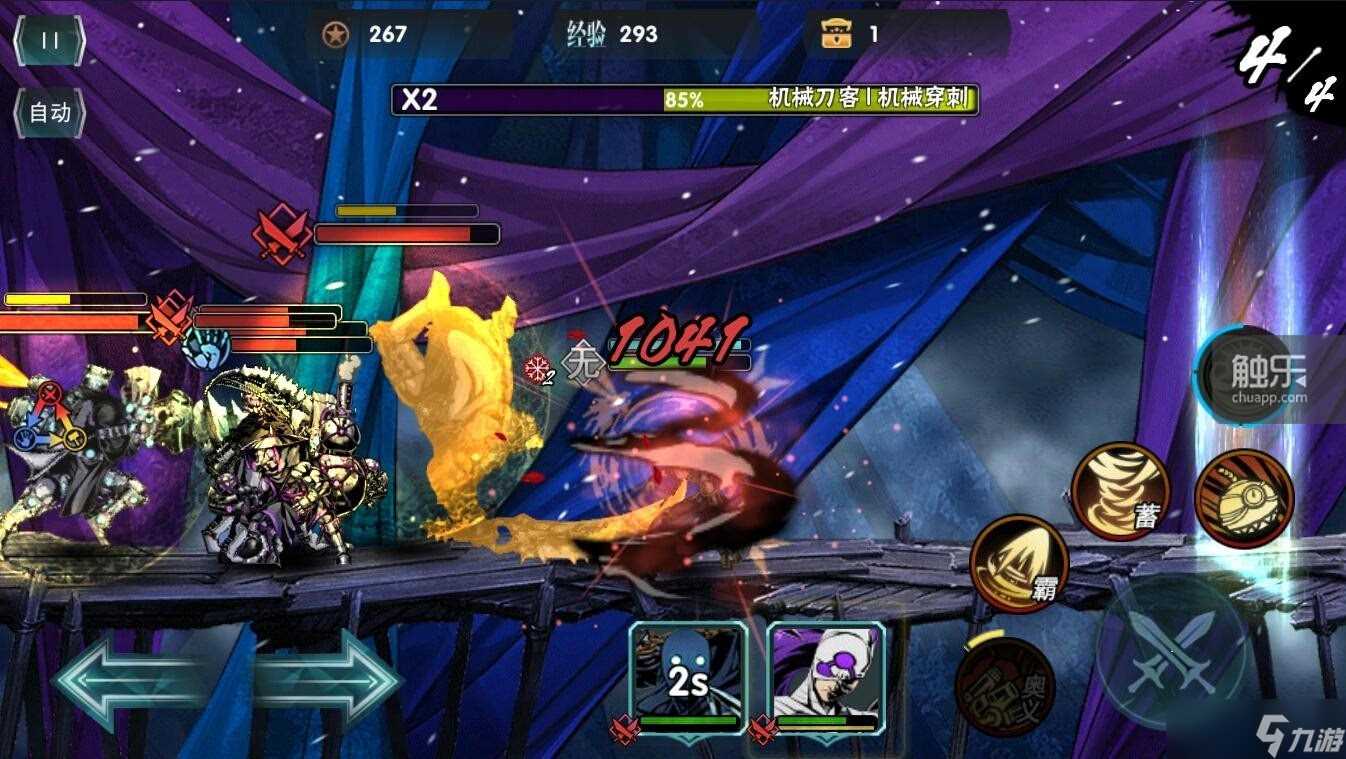This screenshot has height=759, width=1346.
Task: Activate the 蓄 tornado skill
Action: (x=1120, y=492)
